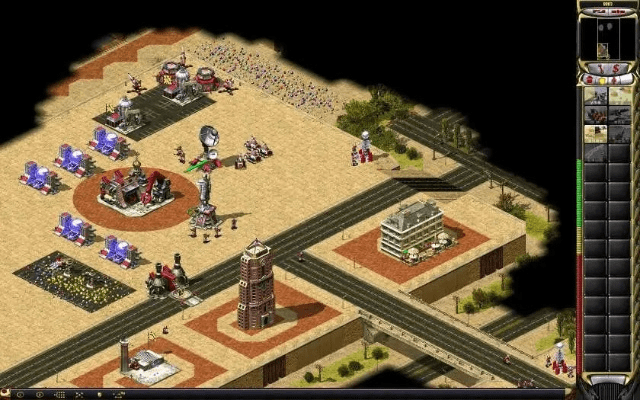This screenshot has height=400, width=640.
Task: Activate the dollar-sign sell button
Action: click(616, 67)
